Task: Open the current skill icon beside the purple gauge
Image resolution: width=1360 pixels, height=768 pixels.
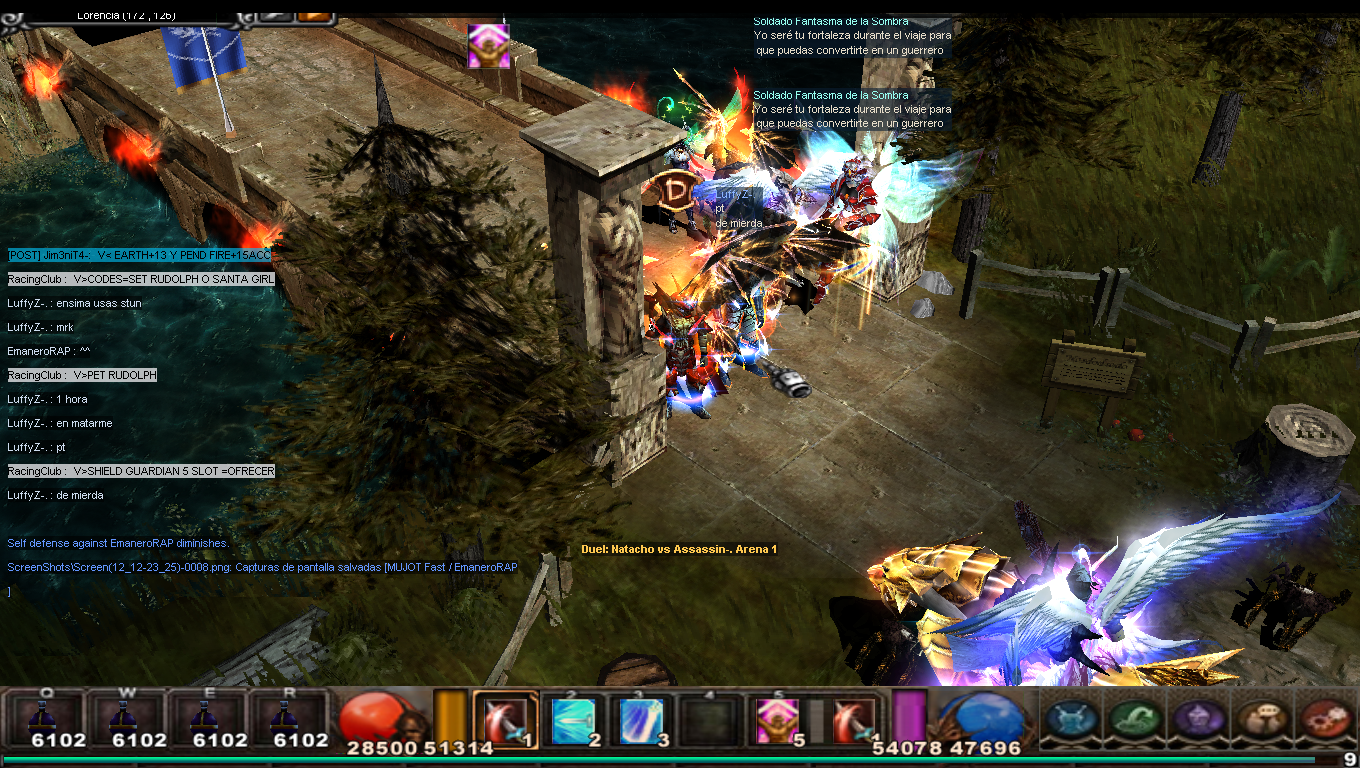Action: coord(854,720)
